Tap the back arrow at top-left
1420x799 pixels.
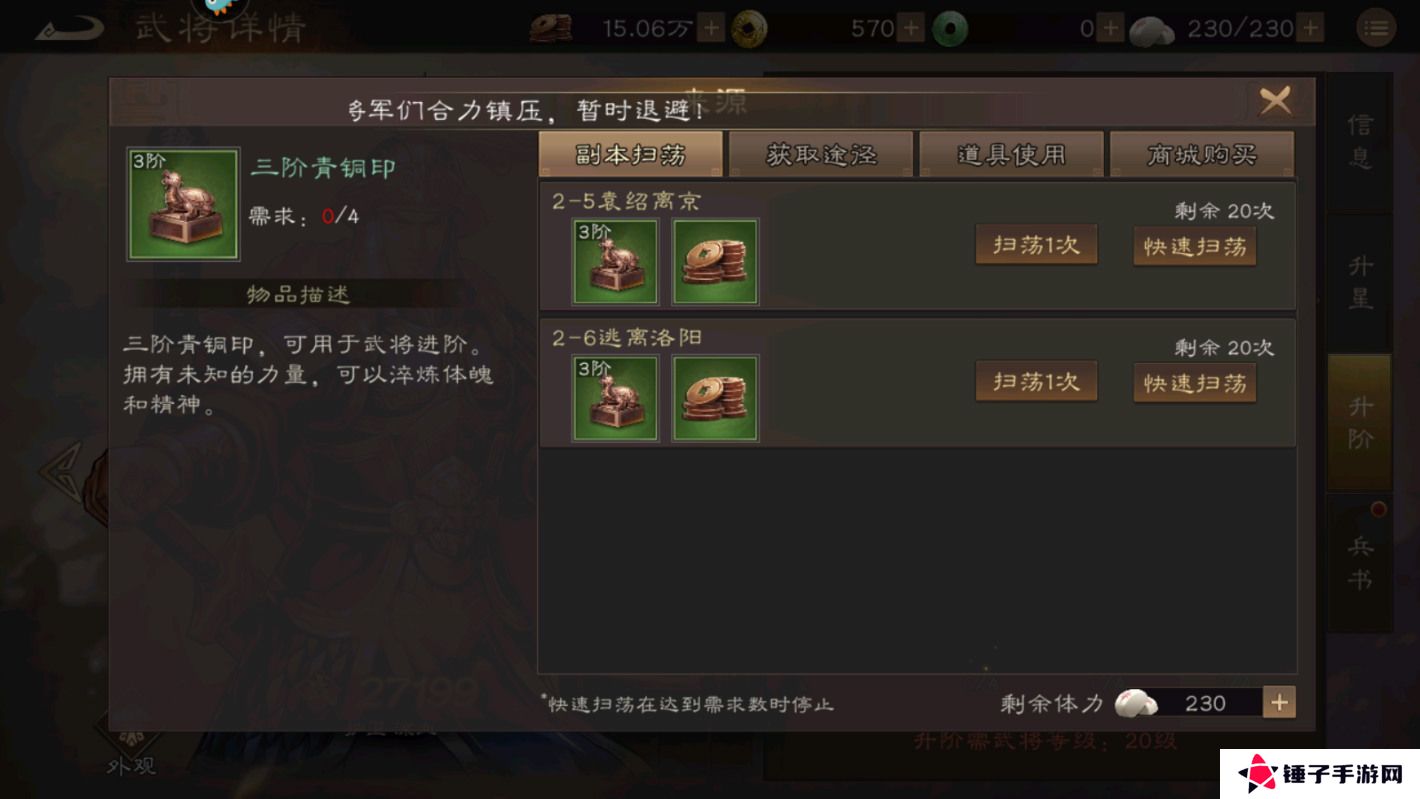(68, 27)
